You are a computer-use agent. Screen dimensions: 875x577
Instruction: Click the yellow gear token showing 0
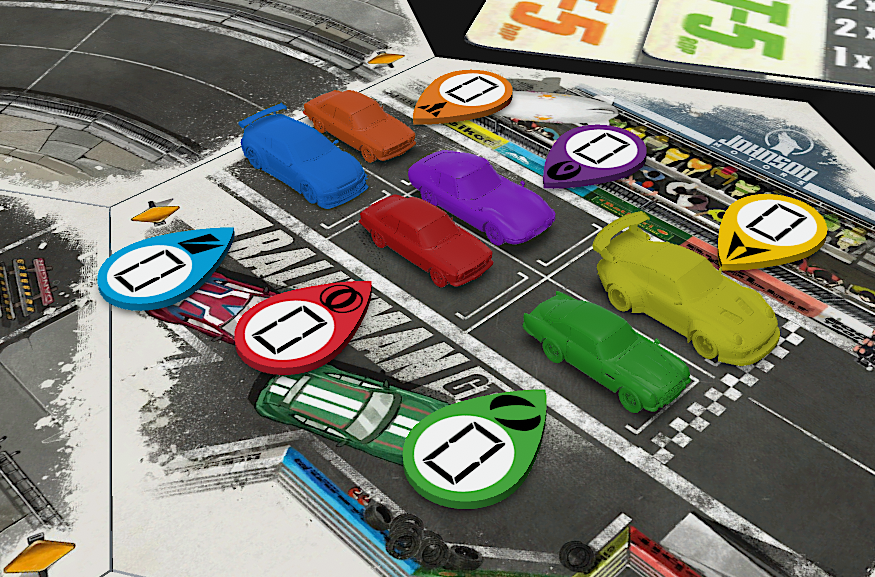[773, 226]
